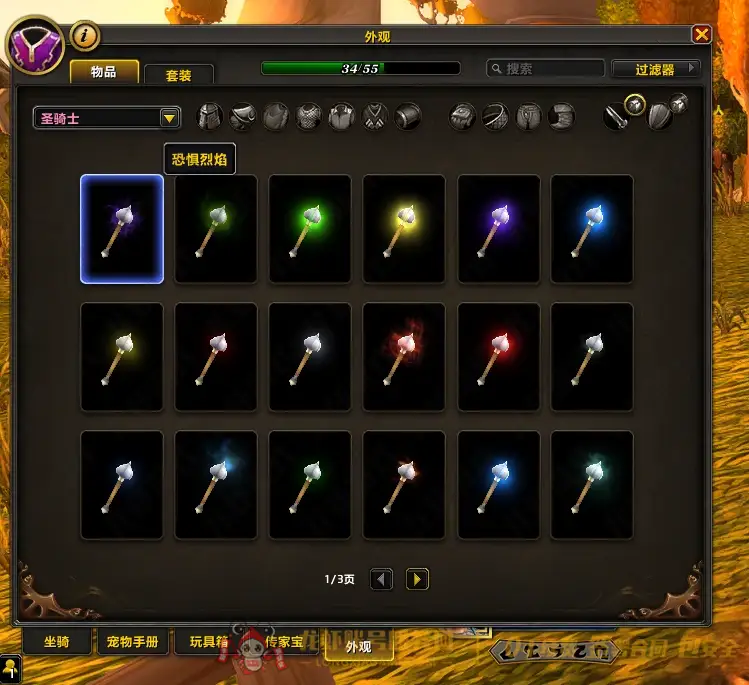Select the 物品 items tab
Screen dimensions: 749x685
click(x=103, y=72)
